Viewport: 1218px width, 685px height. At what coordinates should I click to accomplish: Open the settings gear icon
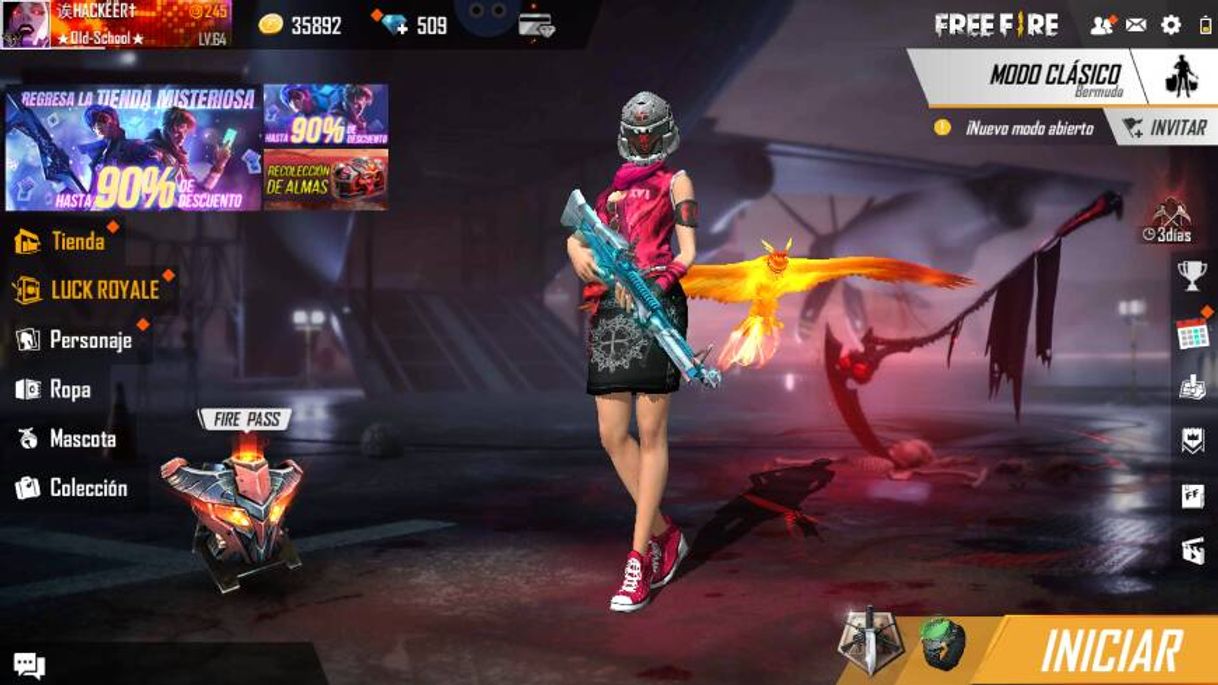coord(1171,25)
